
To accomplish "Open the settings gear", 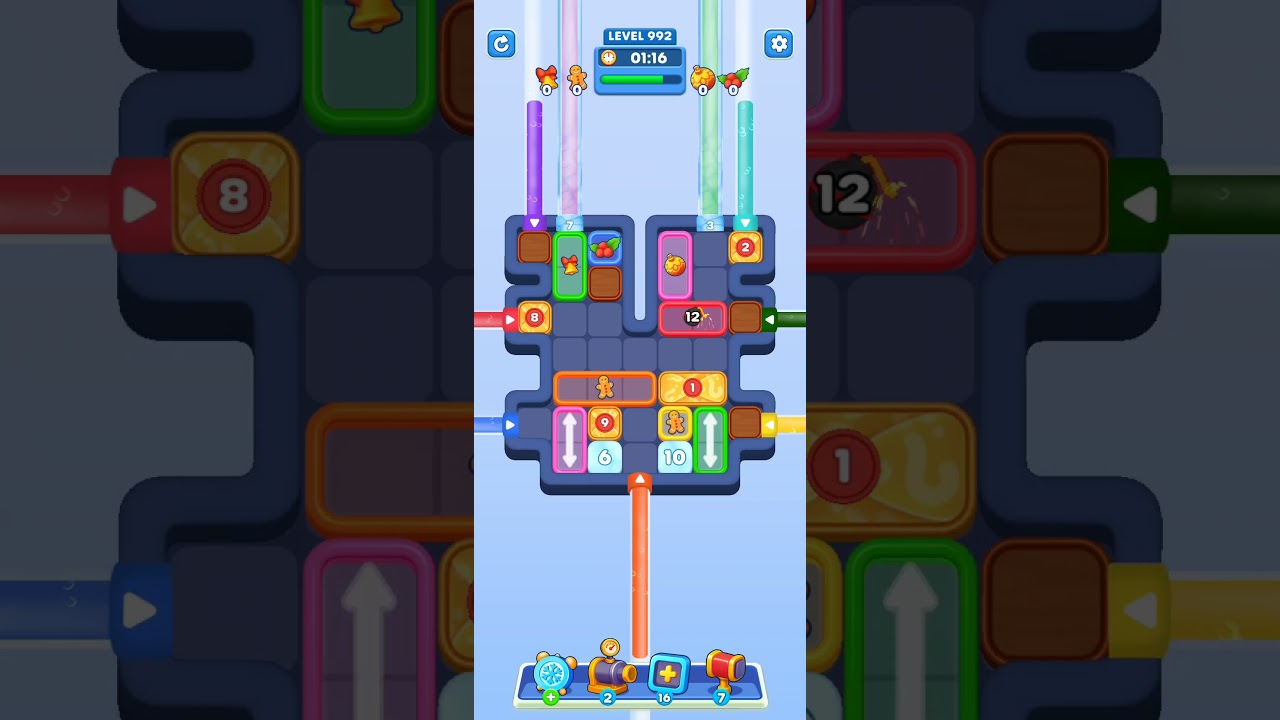I will pyautogui.click(x=778, y=44).
